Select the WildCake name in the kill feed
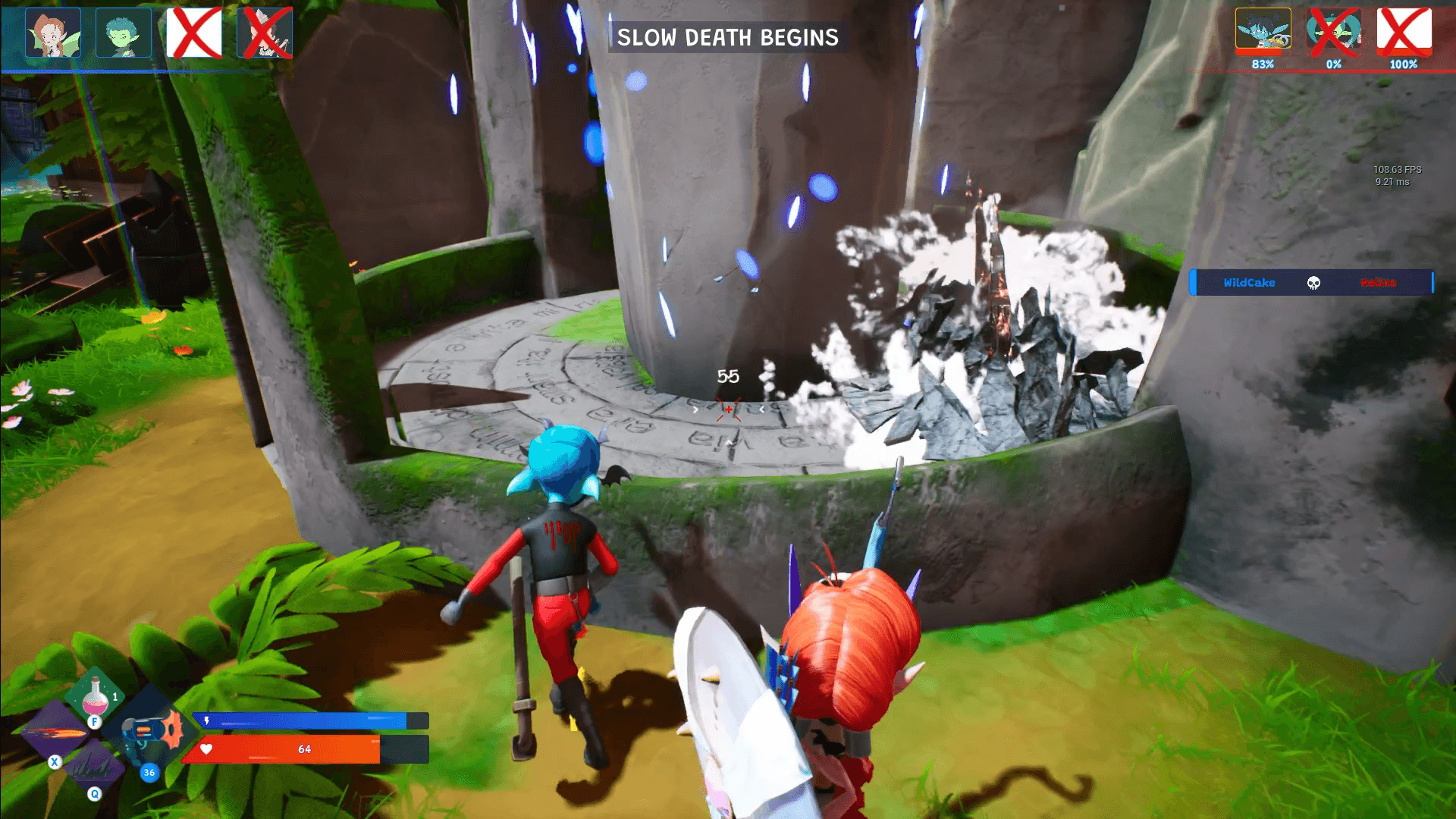 [x=1250, y=283]
